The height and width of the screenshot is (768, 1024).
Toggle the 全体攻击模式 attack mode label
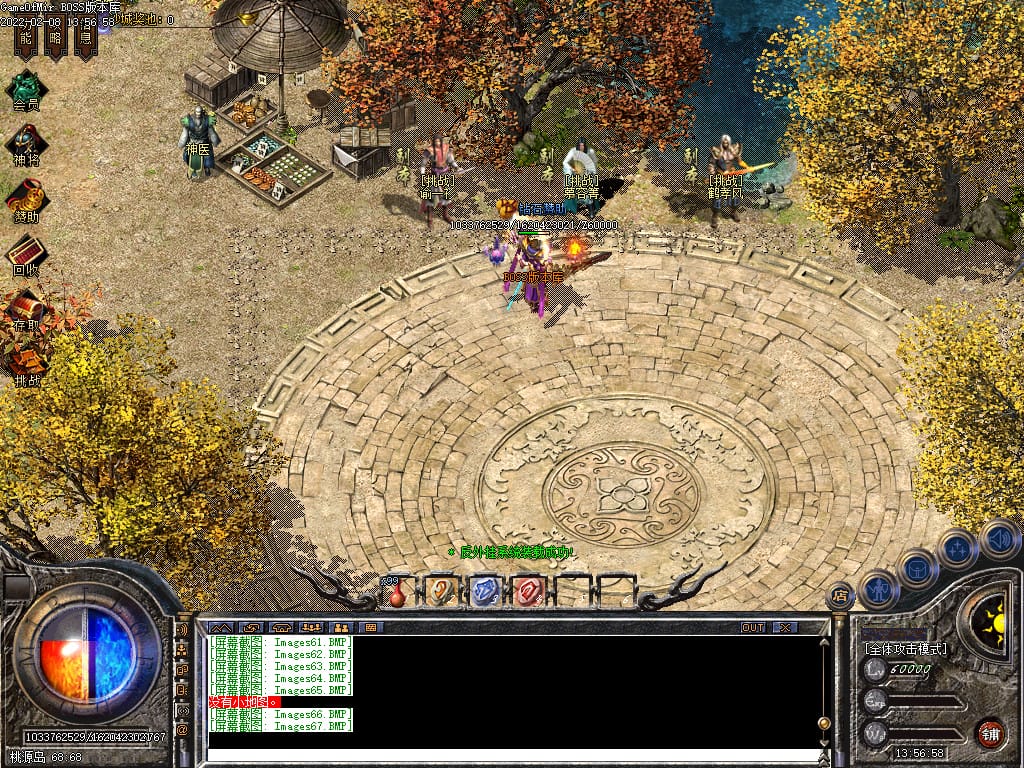(x=906, y=649)
